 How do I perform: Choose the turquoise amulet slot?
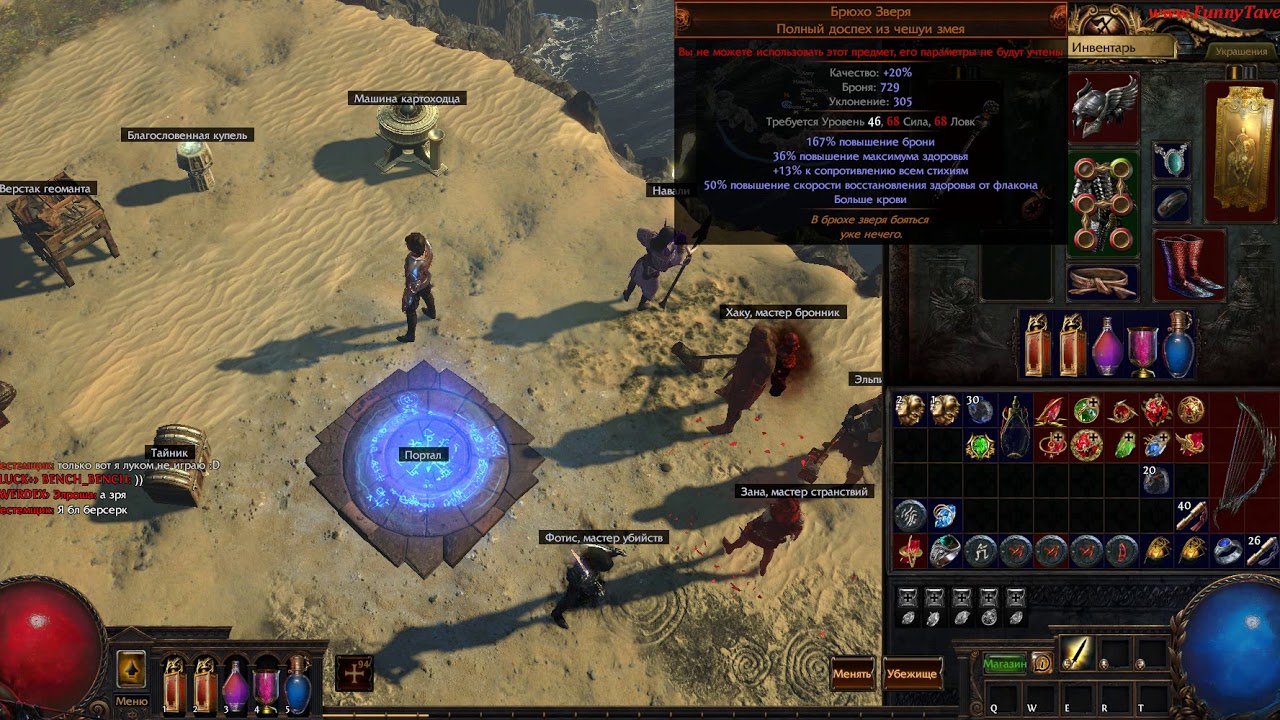[1171, 160]
